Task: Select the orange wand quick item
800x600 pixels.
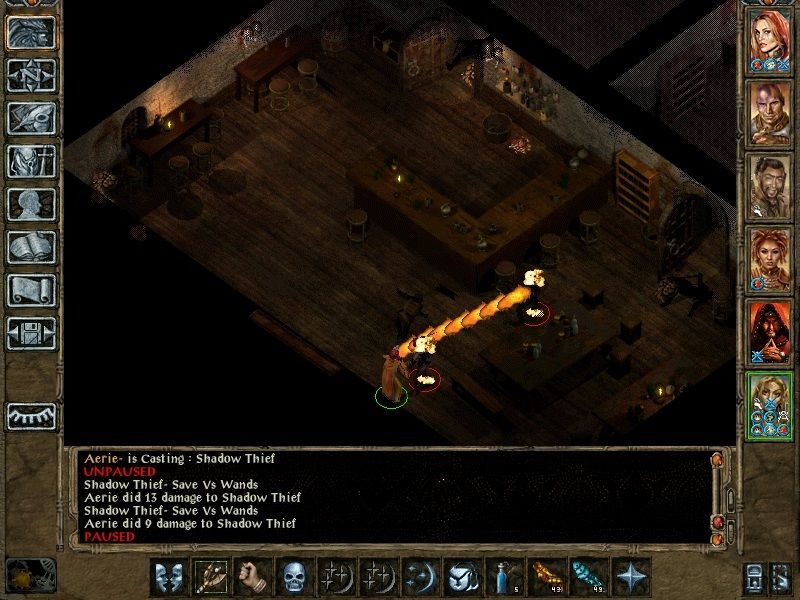Action: pos(543,578)
